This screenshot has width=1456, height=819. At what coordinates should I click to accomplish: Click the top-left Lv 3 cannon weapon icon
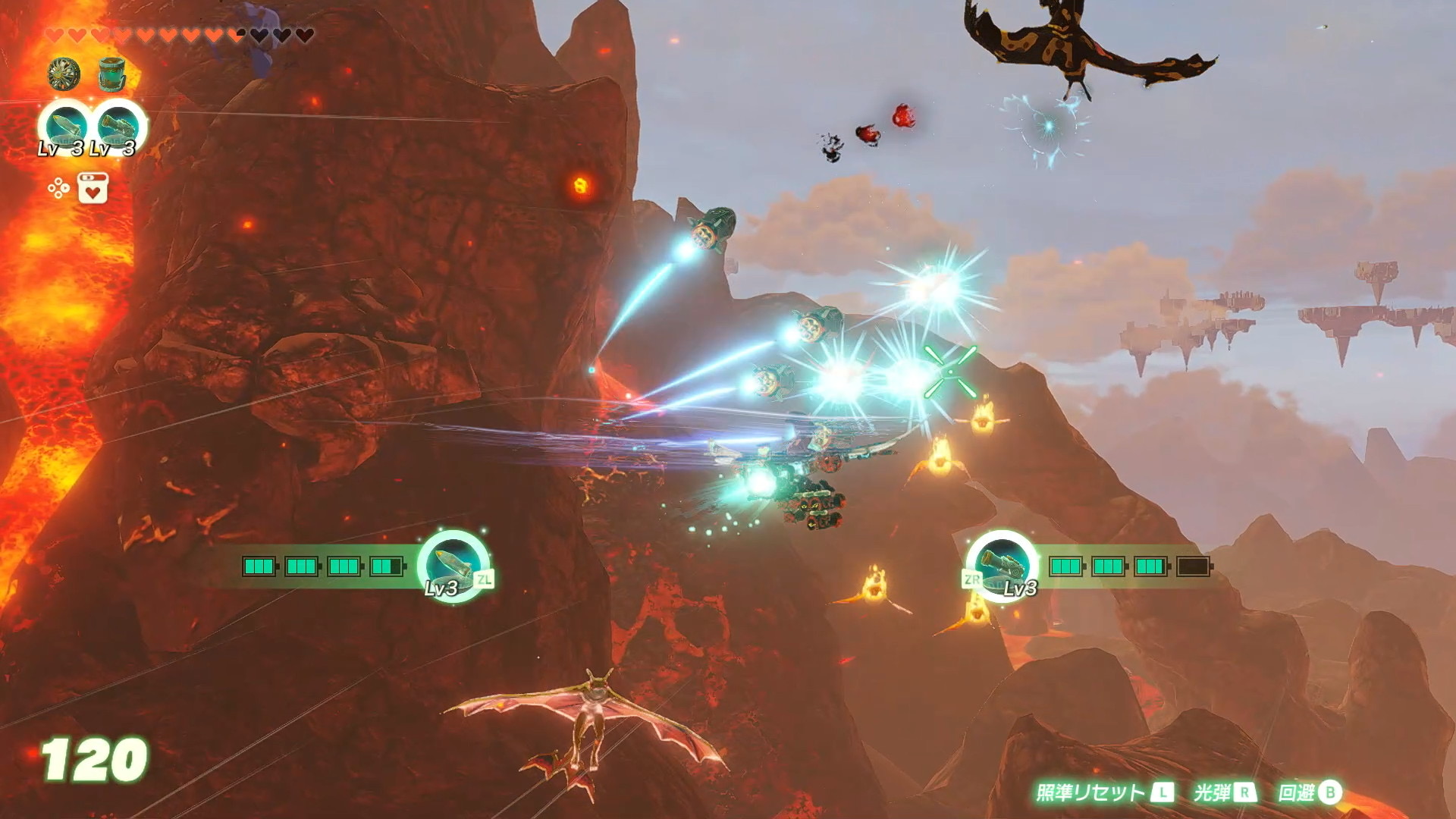(119, 125)
